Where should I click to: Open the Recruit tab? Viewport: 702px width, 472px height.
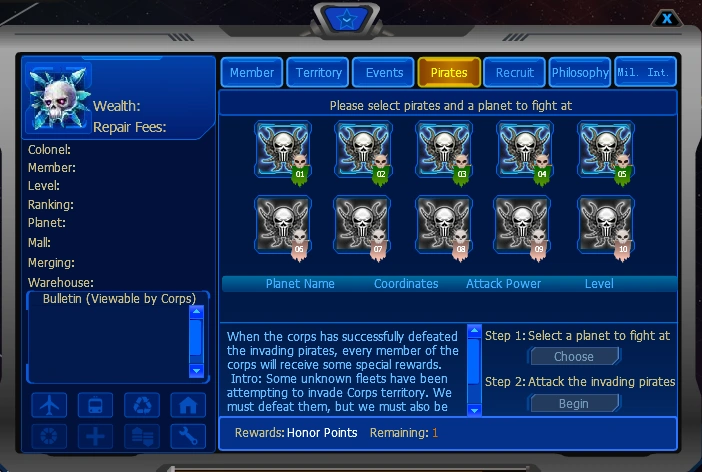click(x=515, y=73)
